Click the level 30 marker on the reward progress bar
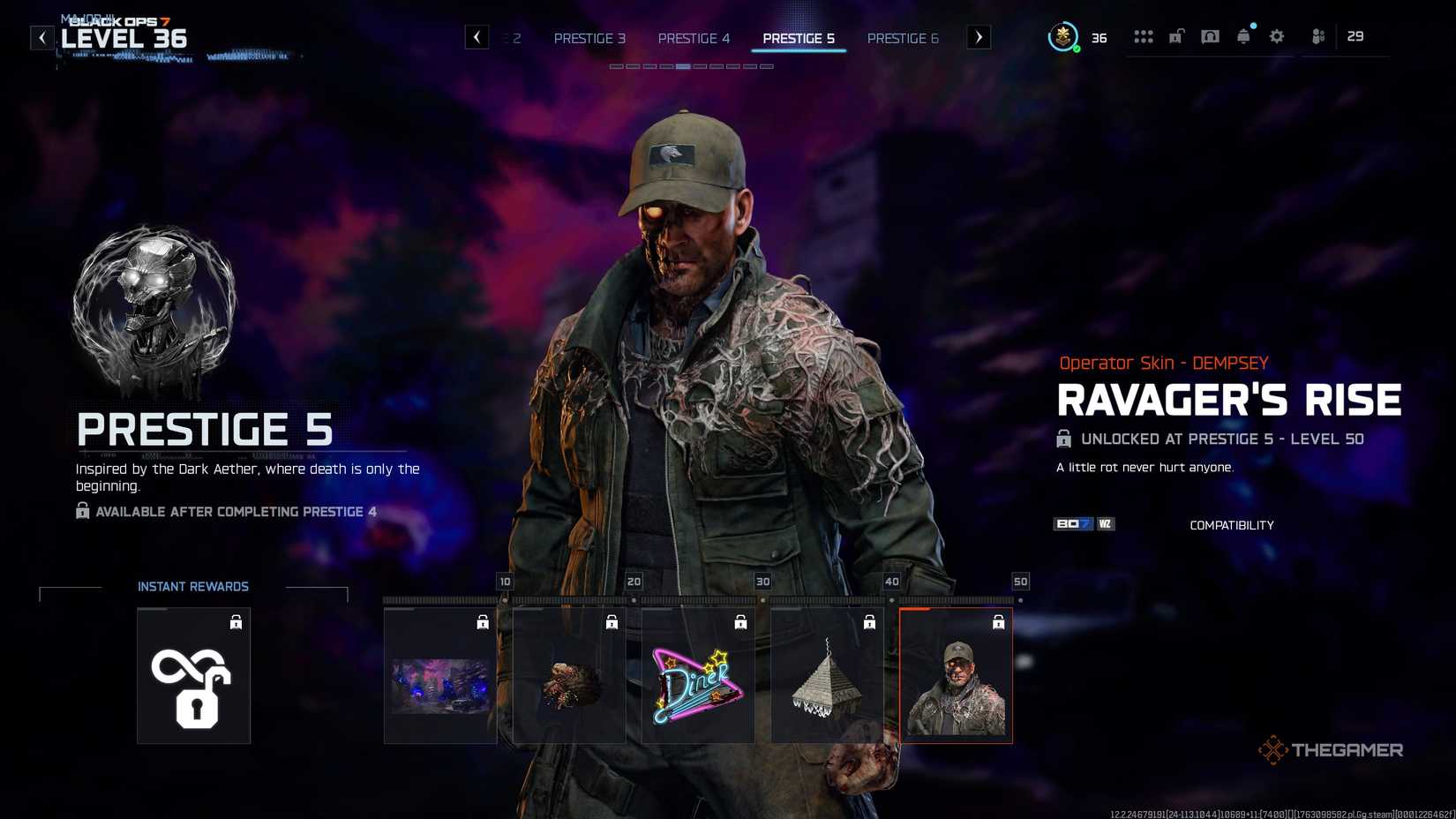The width and height of the screenshot is (1456, 819). tap(762, 582)
